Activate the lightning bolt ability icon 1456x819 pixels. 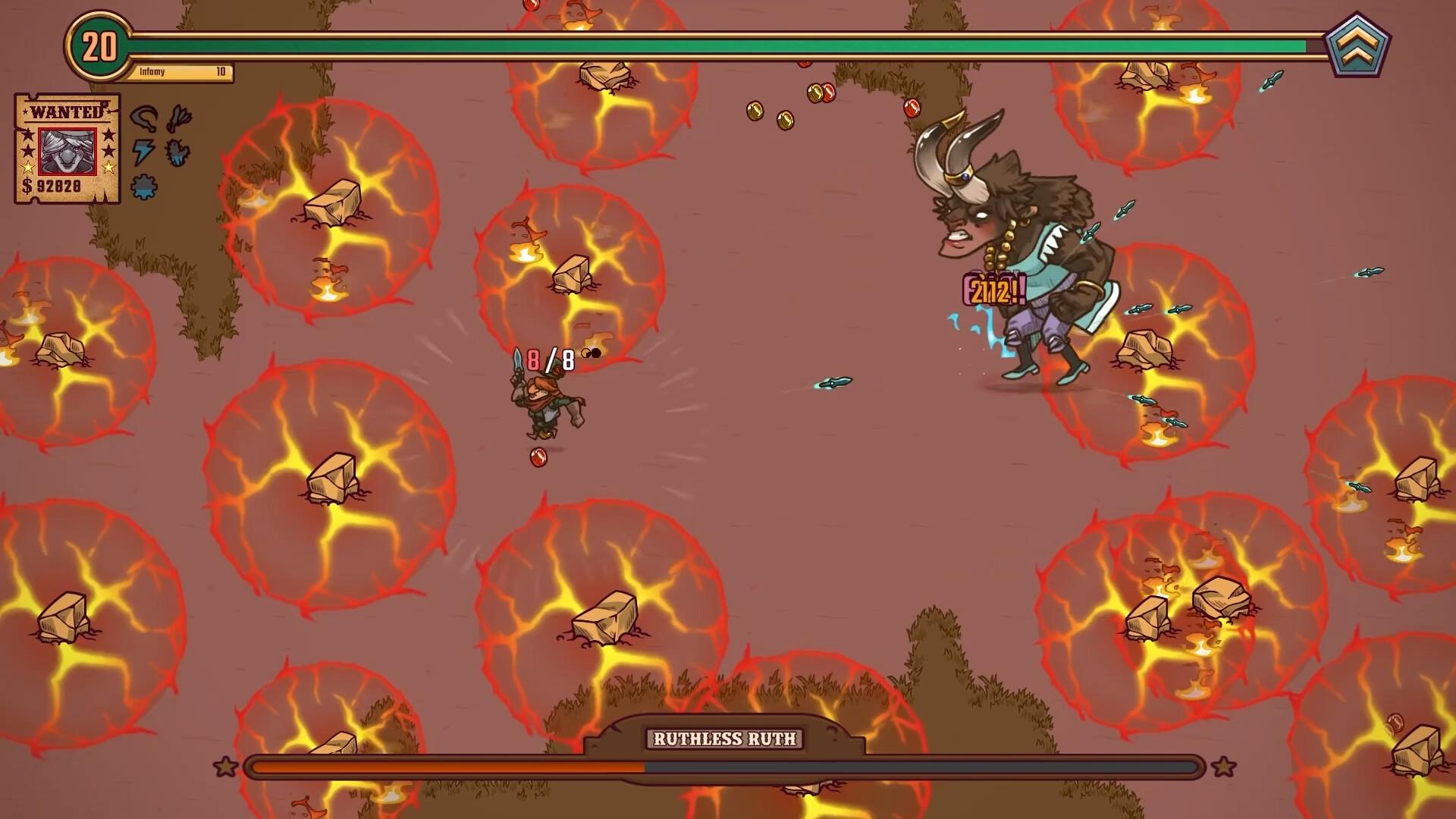[143, 152]
